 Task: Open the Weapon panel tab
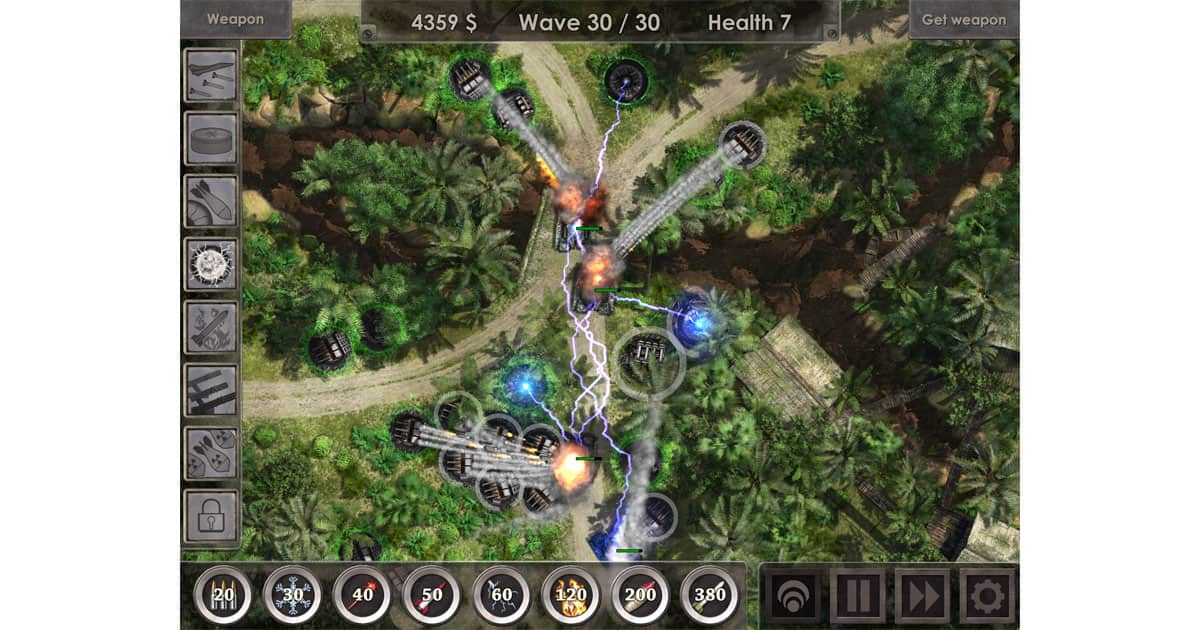236,19
